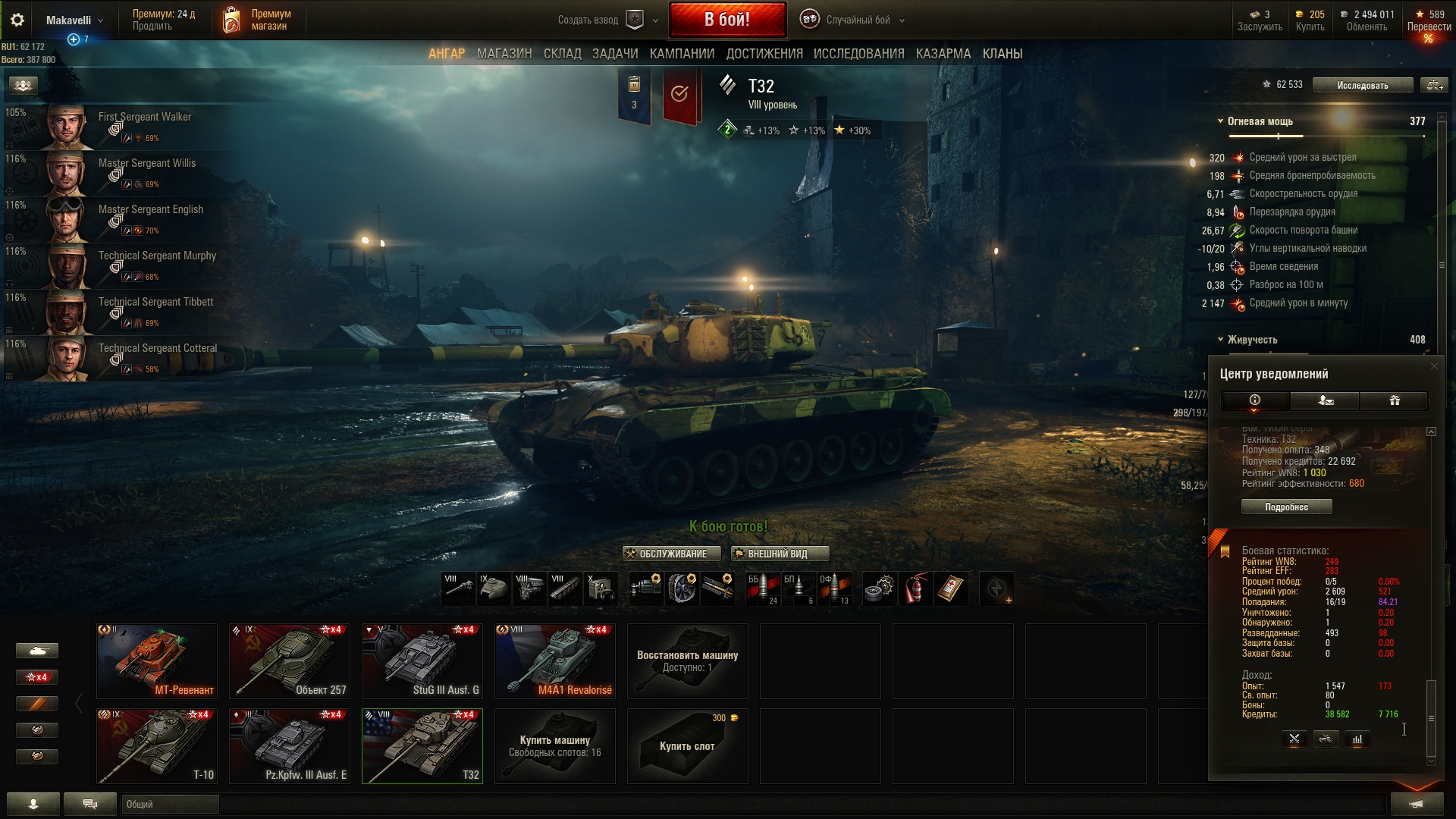The width and height of the screenshot is (1456, 819).
Task: Click the Исследовать button
Action: [1362, 85]
